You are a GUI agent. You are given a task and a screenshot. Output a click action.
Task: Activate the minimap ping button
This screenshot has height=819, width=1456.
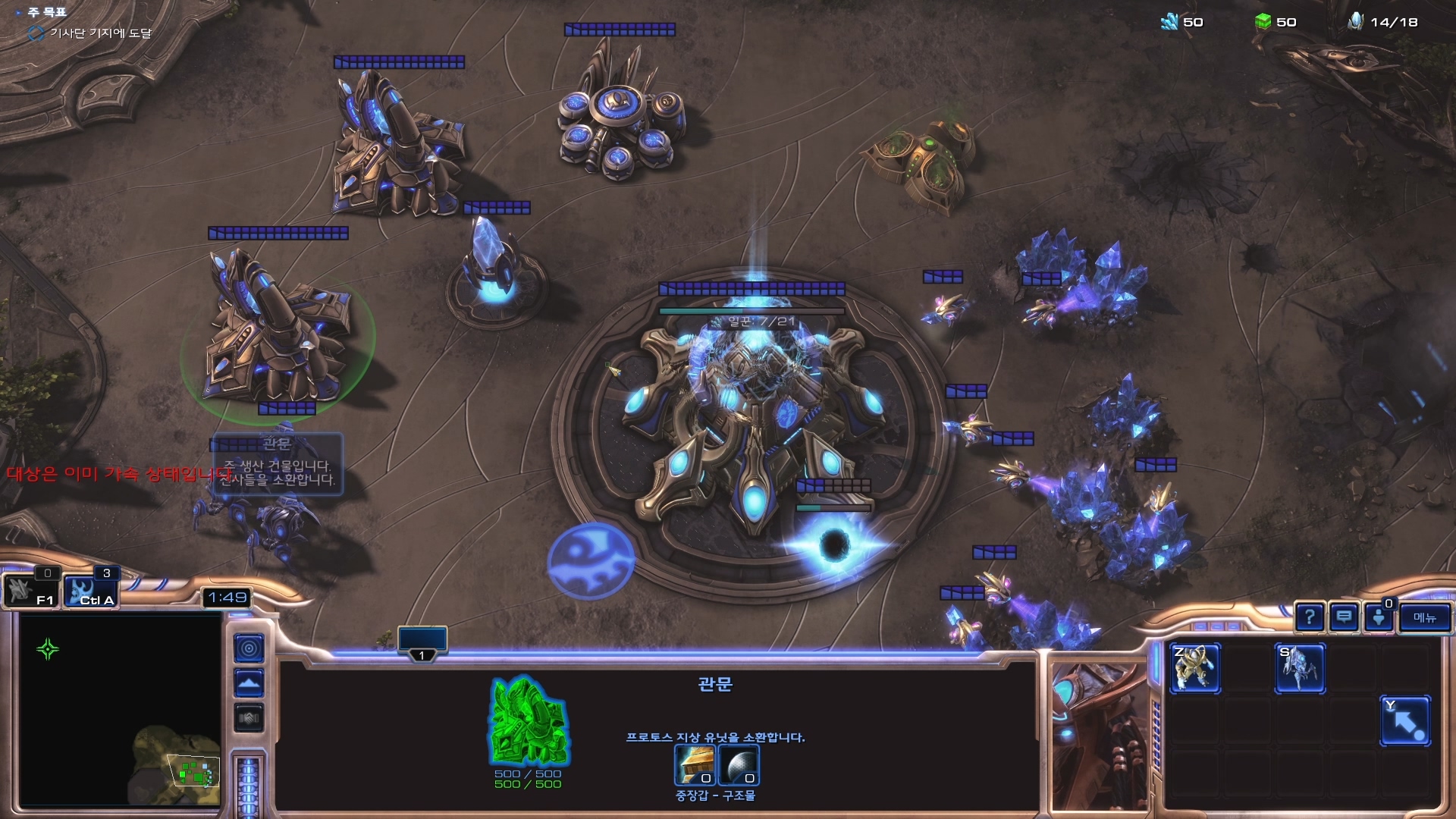(249, 648)
